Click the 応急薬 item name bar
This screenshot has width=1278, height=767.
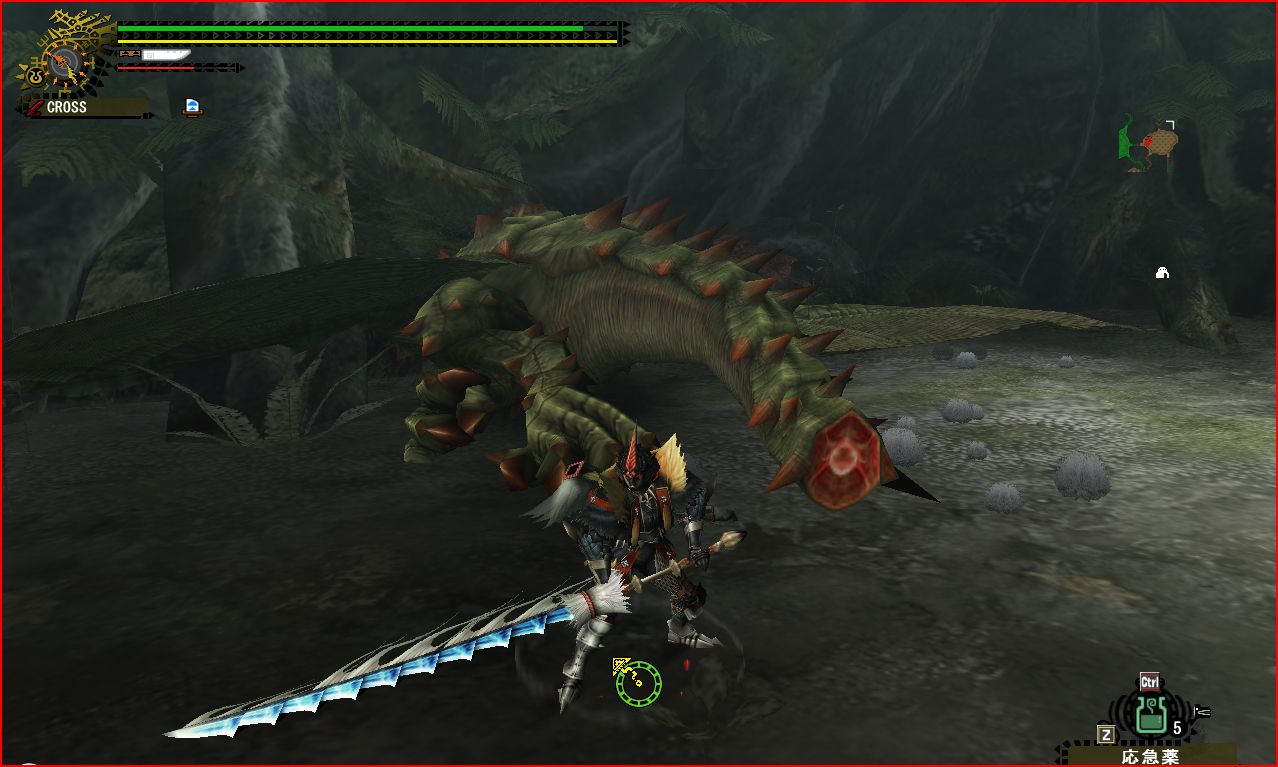1150,756
